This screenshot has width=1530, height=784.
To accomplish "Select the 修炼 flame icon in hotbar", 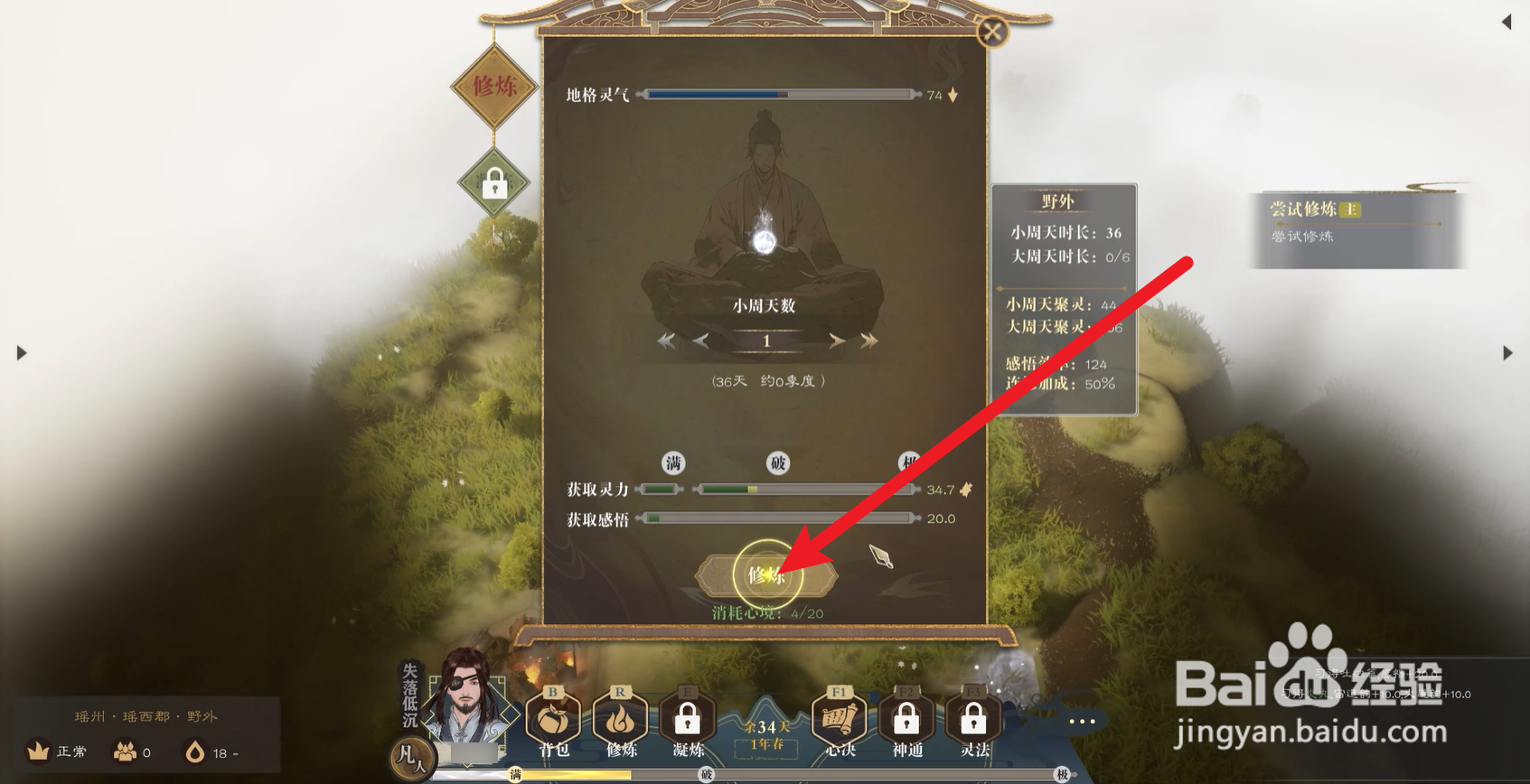I will pos(619,720).
